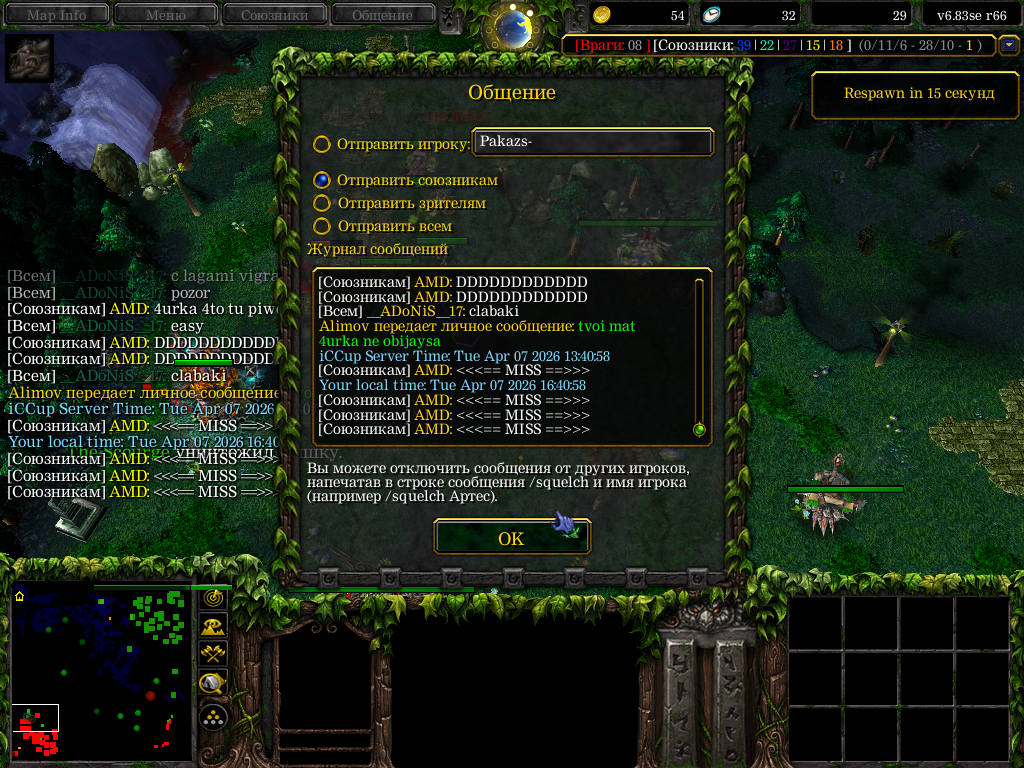Viewport: 1024px width, 768px height.
Task: Click the Общение chat log button
Action: pyautogui.click(x=382, y=14)
